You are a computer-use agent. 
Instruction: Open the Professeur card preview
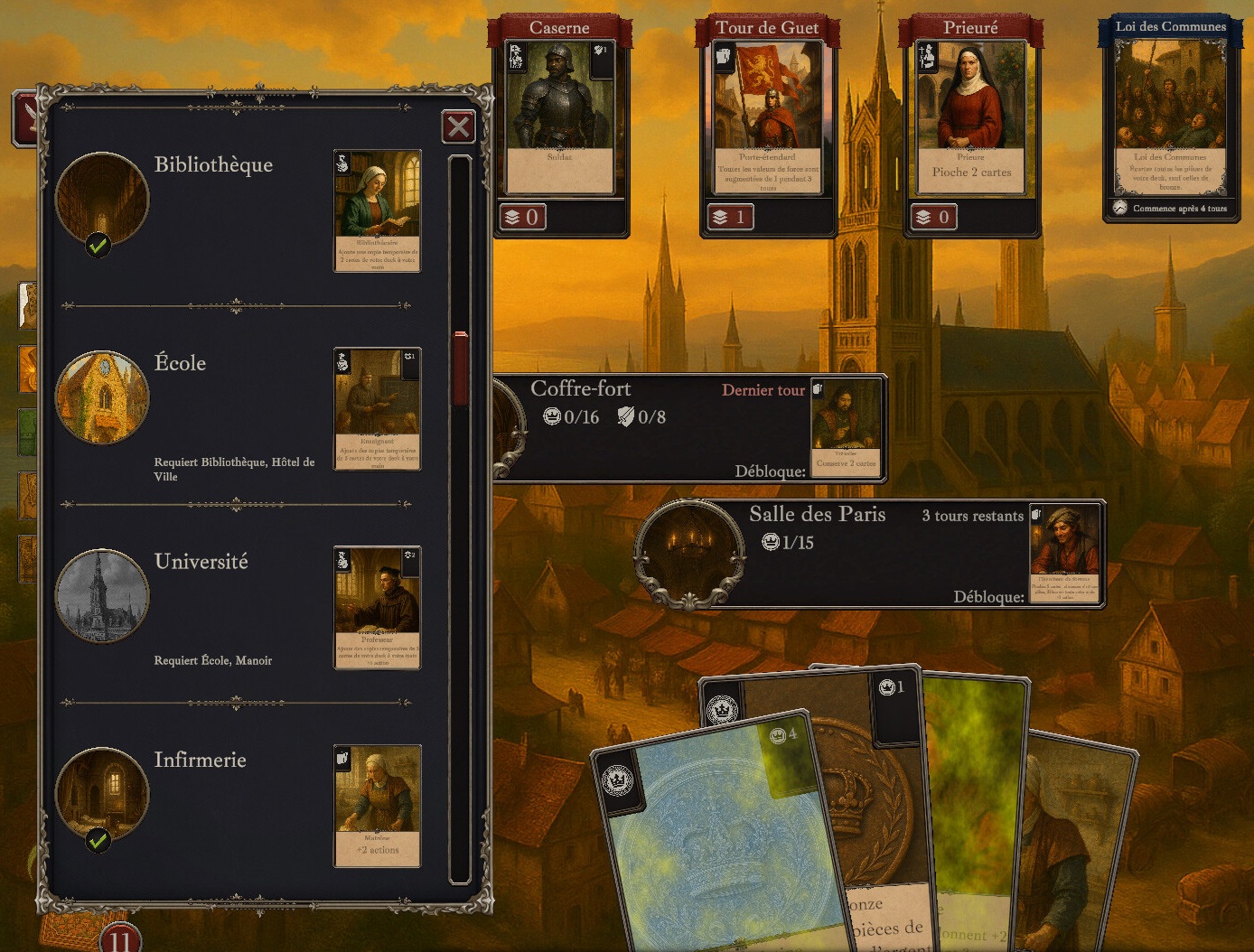[377, 607]
